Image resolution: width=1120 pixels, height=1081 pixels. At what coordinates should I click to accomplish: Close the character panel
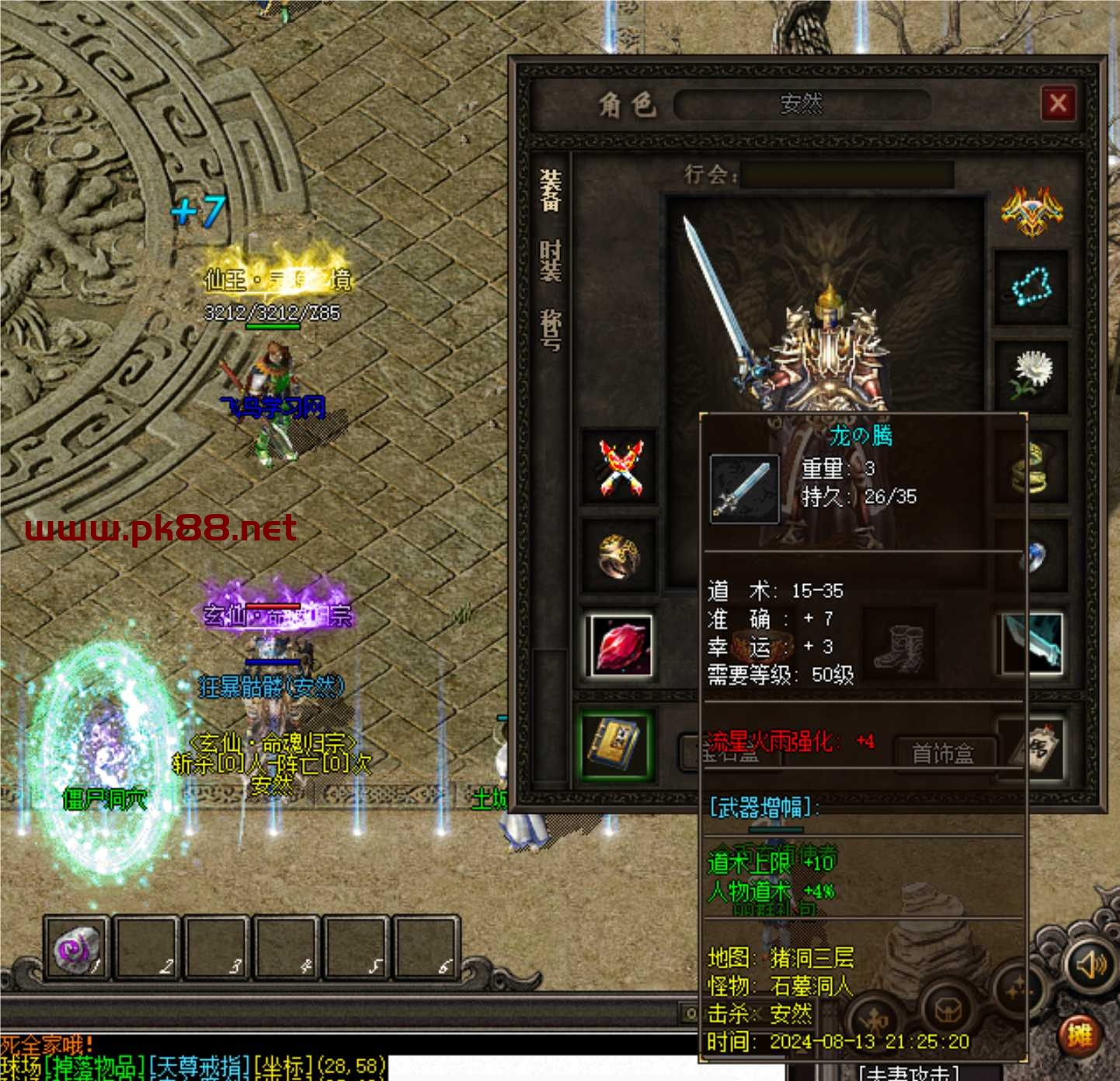[x=1058, y=103]
